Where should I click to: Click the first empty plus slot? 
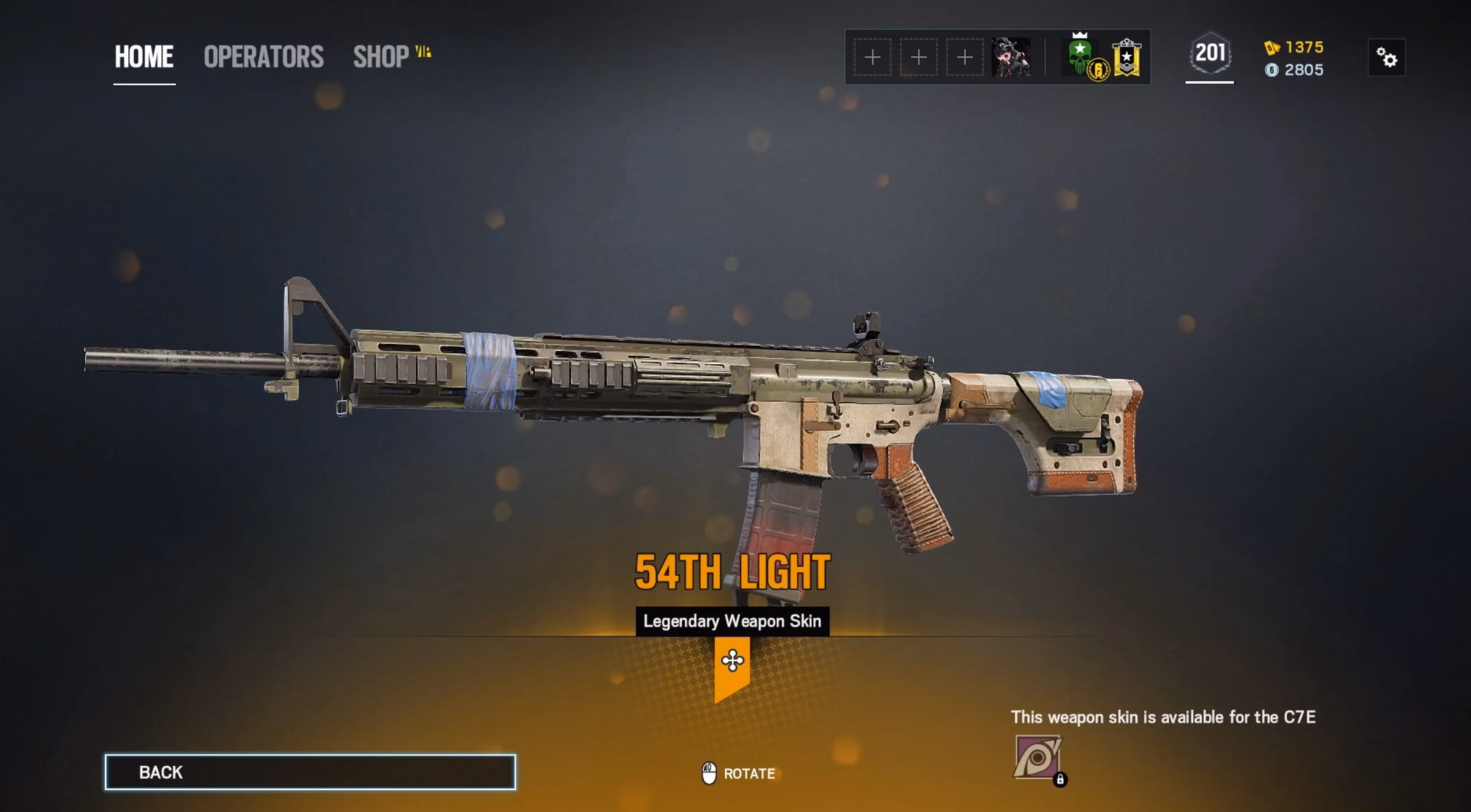[x=872, y=57]
